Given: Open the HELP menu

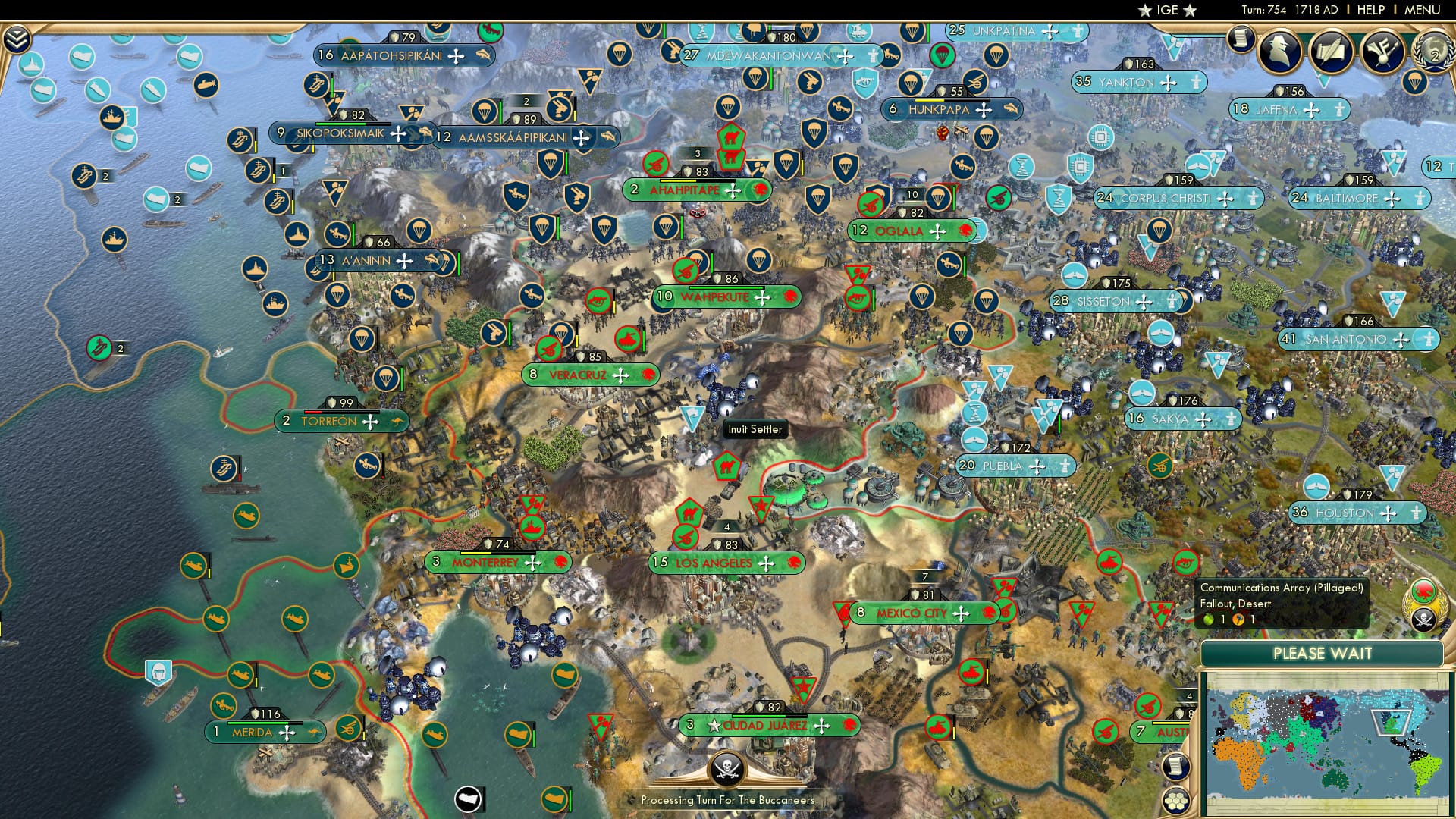Looking at the screenshot, I should [1370, 9].
